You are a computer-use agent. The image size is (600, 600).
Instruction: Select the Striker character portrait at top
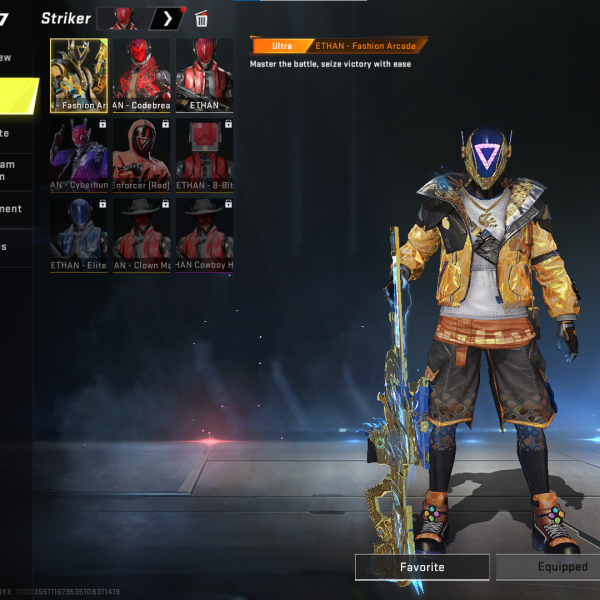(124, 18)
